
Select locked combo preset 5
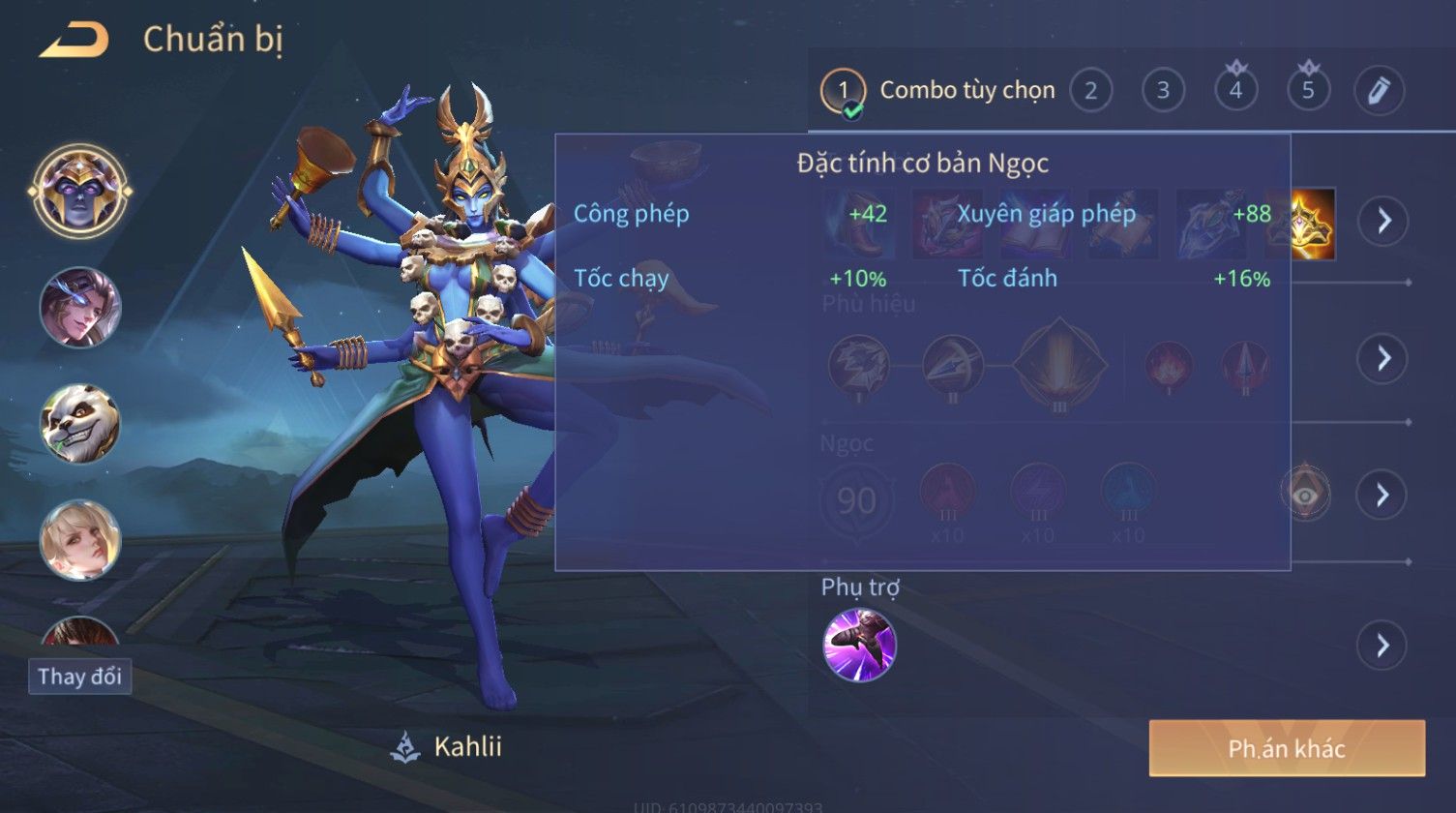pos(1308,90)
